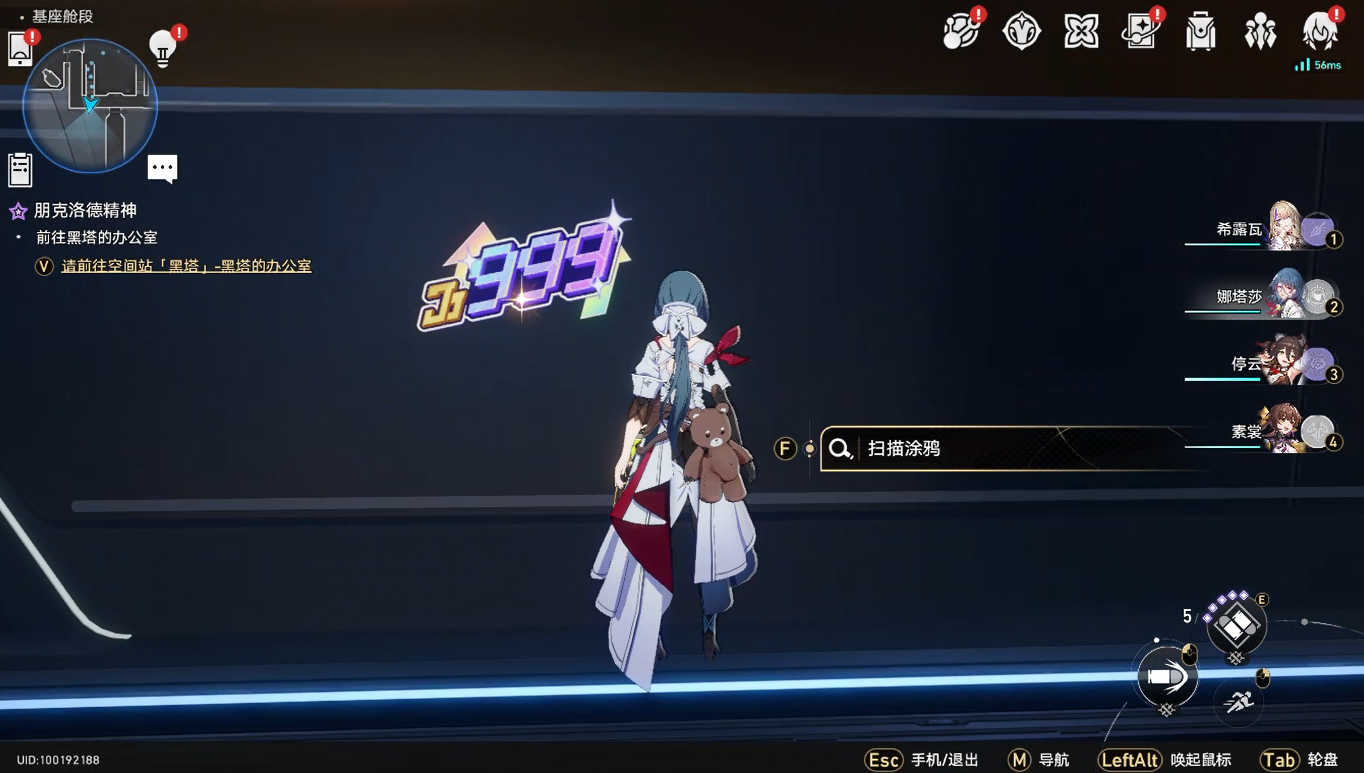Open the clipboard mission log icon
This screenshot has height=773, width=1364.
click(20, 170)
